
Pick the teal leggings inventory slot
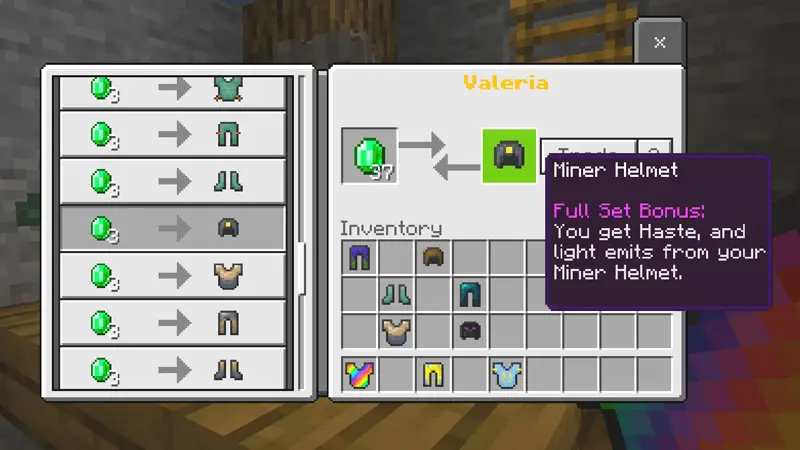470,294
